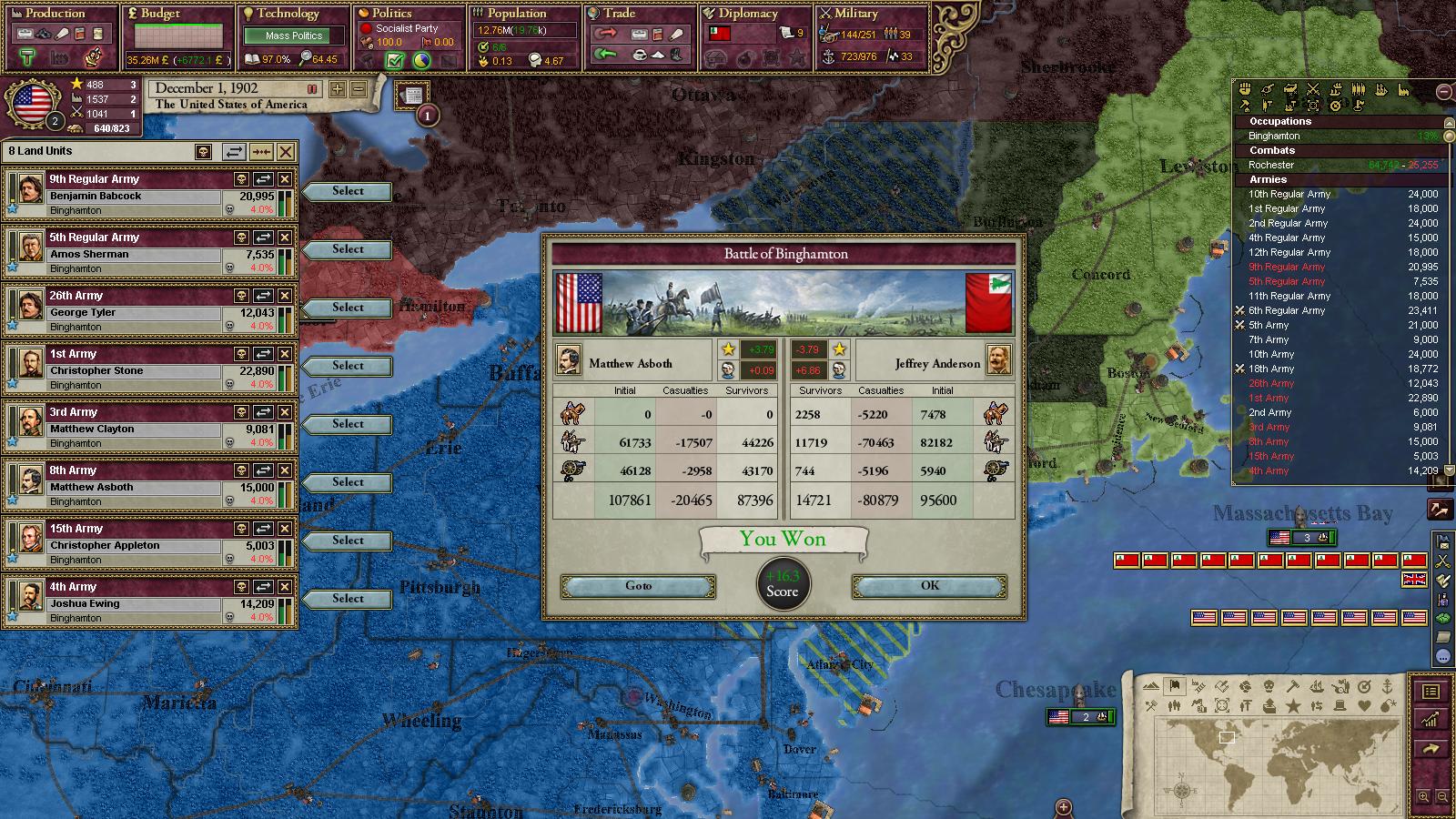This screenshot has width=1456, height=819.
Task: Open the Technology tab
Action: 288,14
